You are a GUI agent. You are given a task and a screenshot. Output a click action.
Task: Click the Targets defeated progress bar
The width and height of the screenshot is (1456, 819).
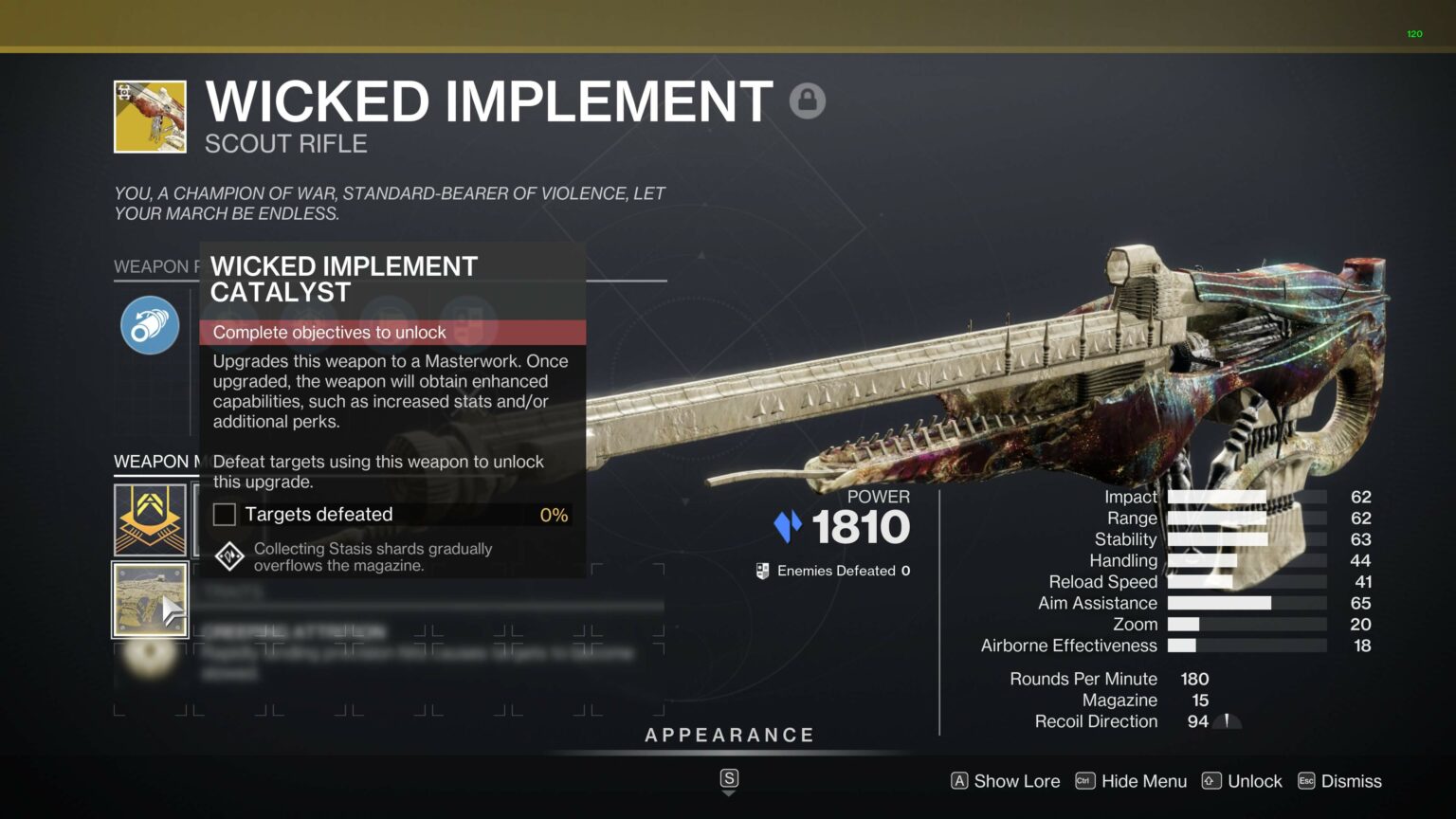pos(398,515)
